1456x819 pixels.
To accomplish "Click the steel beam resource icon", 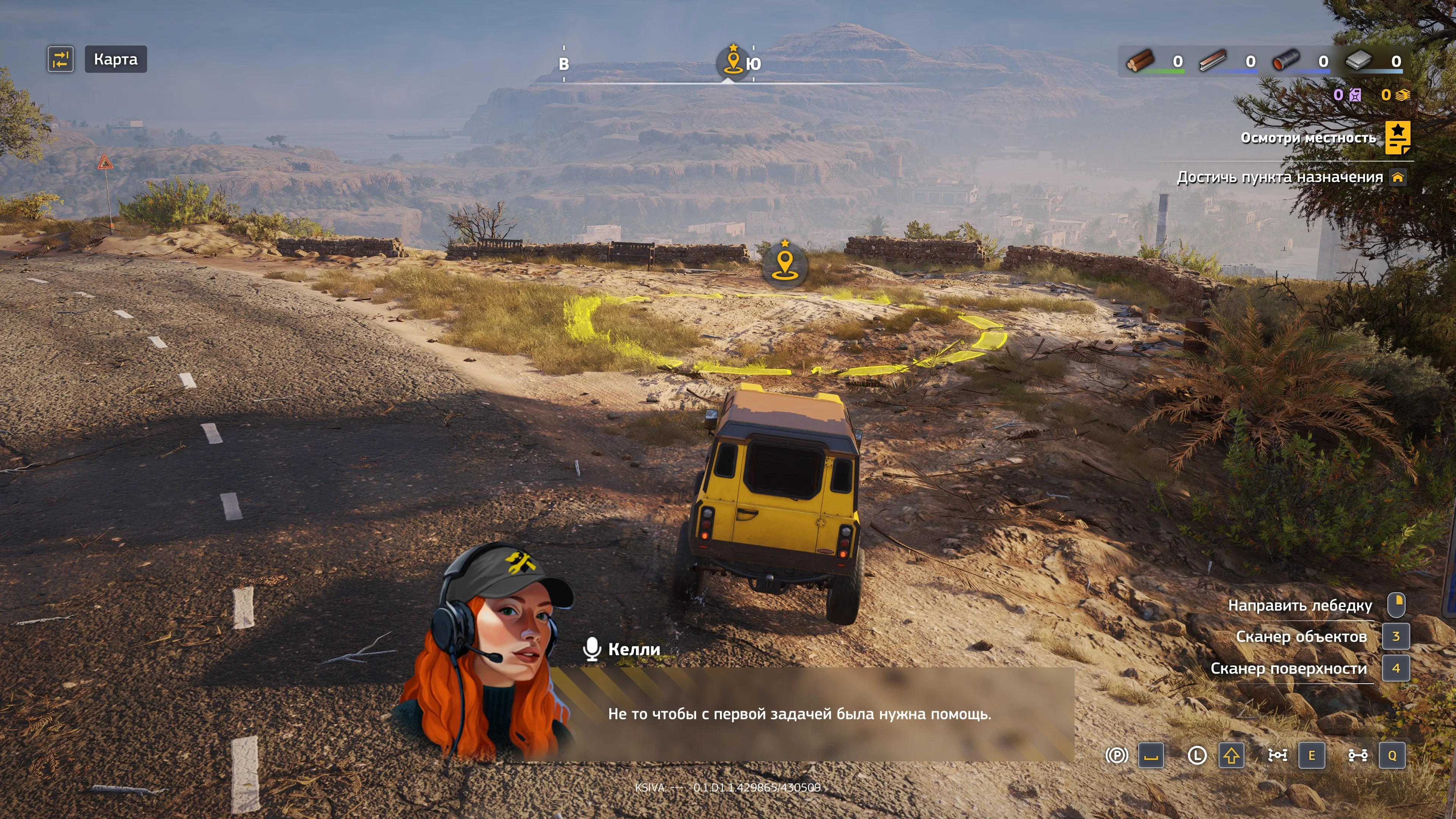I will [x=1213, y=61].
